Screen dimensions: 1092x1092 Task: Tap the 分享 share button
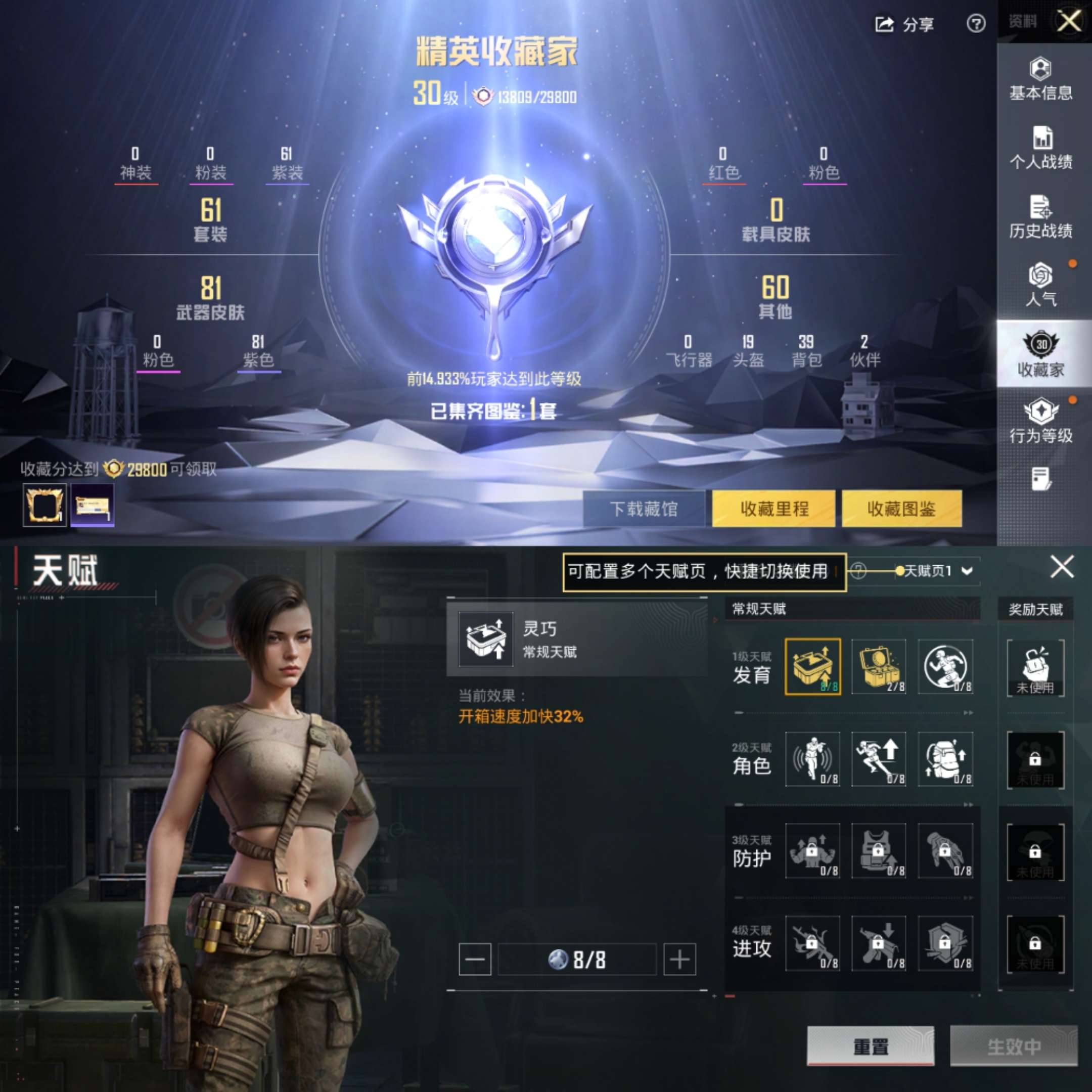(x=904, y=24)
